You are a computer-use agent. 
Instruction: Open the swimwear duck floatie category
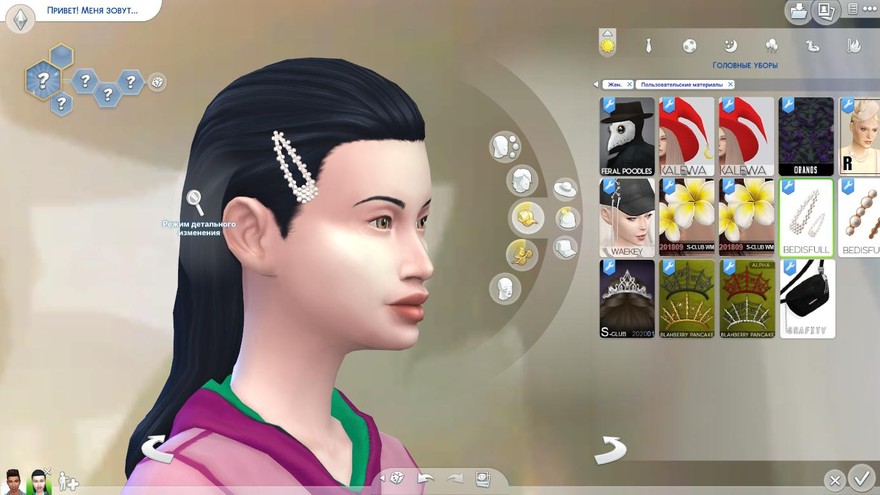coord(812,45)
